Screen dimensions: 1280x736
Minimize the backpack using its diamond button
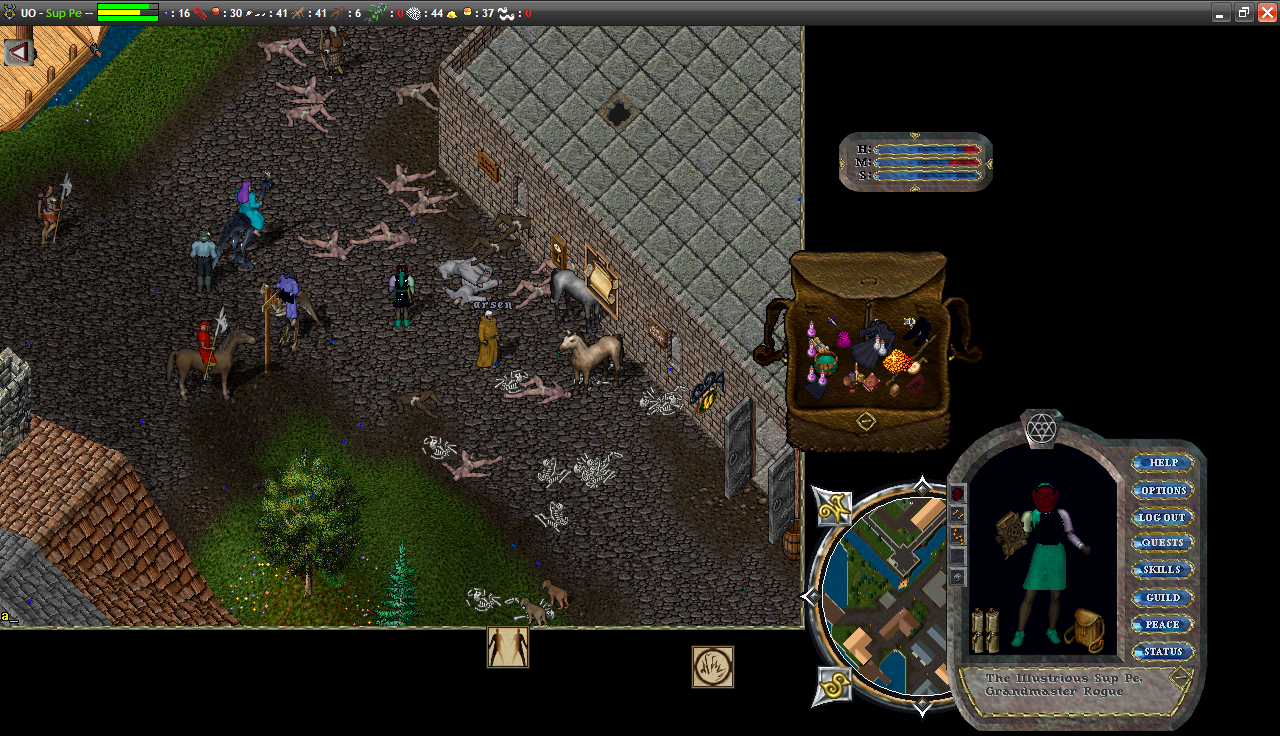866,421
